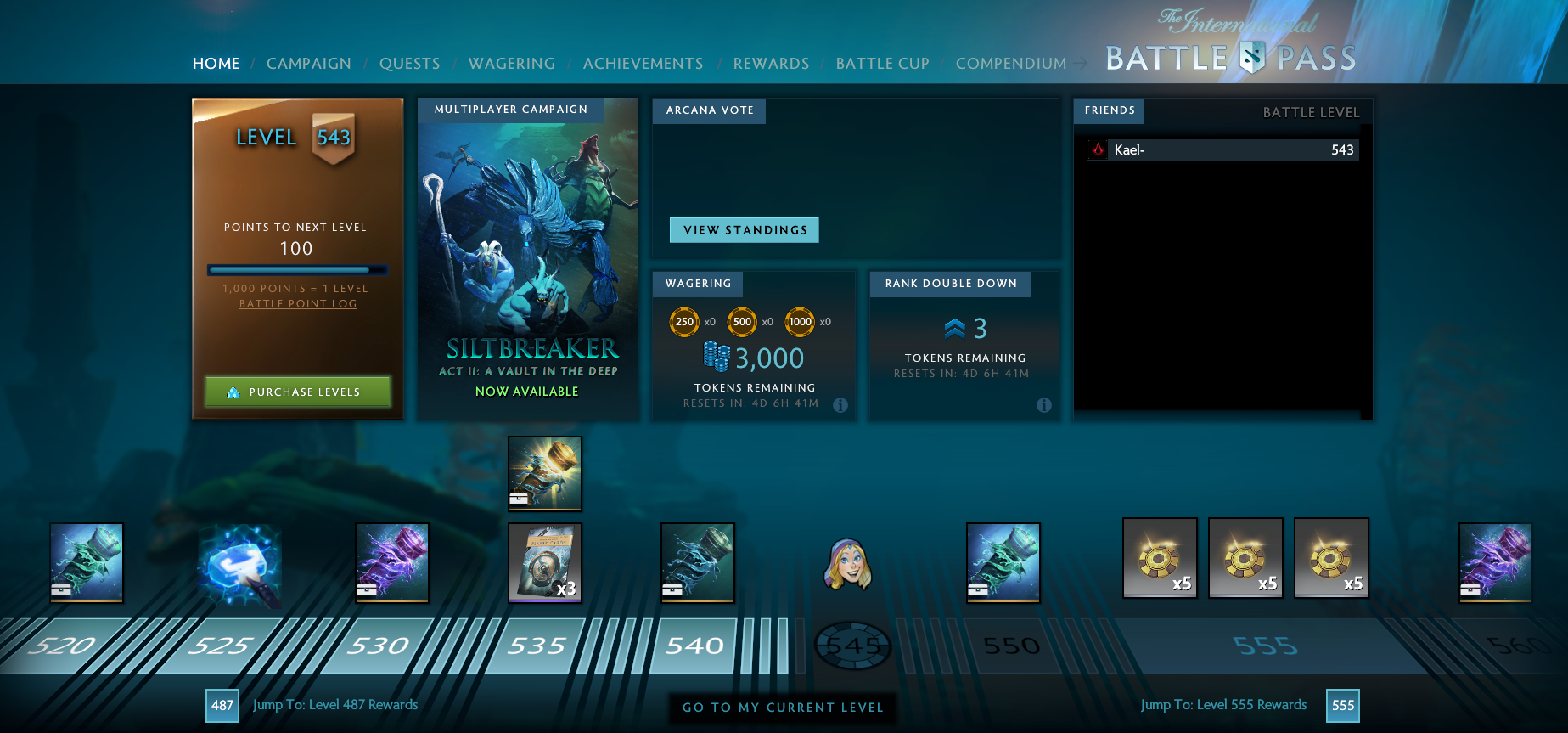This screenshot has width=1568, height=733.
Task: Select the 500 wager token icon
Action: (x=741, y=322)
